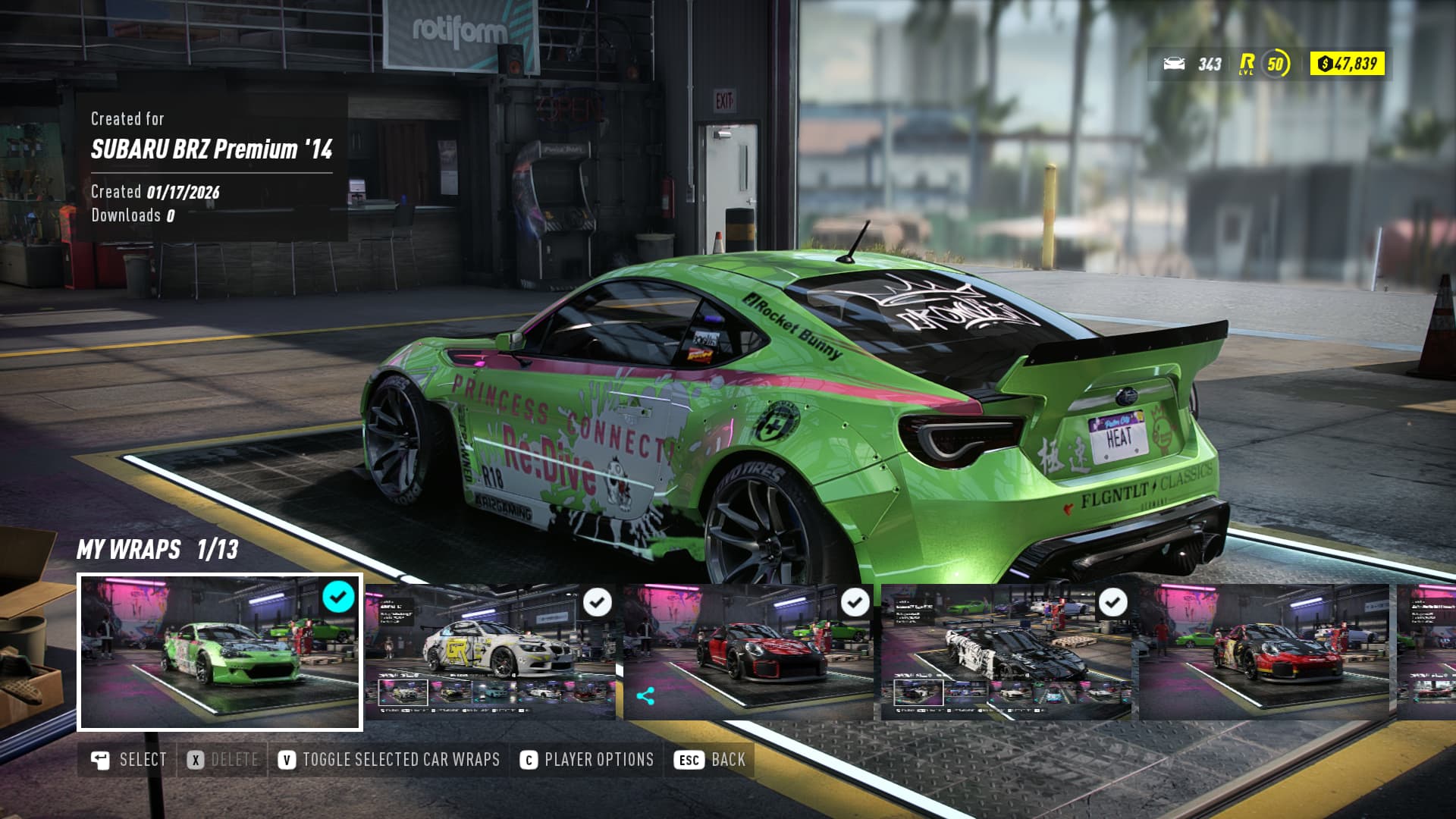1456x819 pixels.
Task: Select the black and white camo car wrap
Action: pos(1006,652)
